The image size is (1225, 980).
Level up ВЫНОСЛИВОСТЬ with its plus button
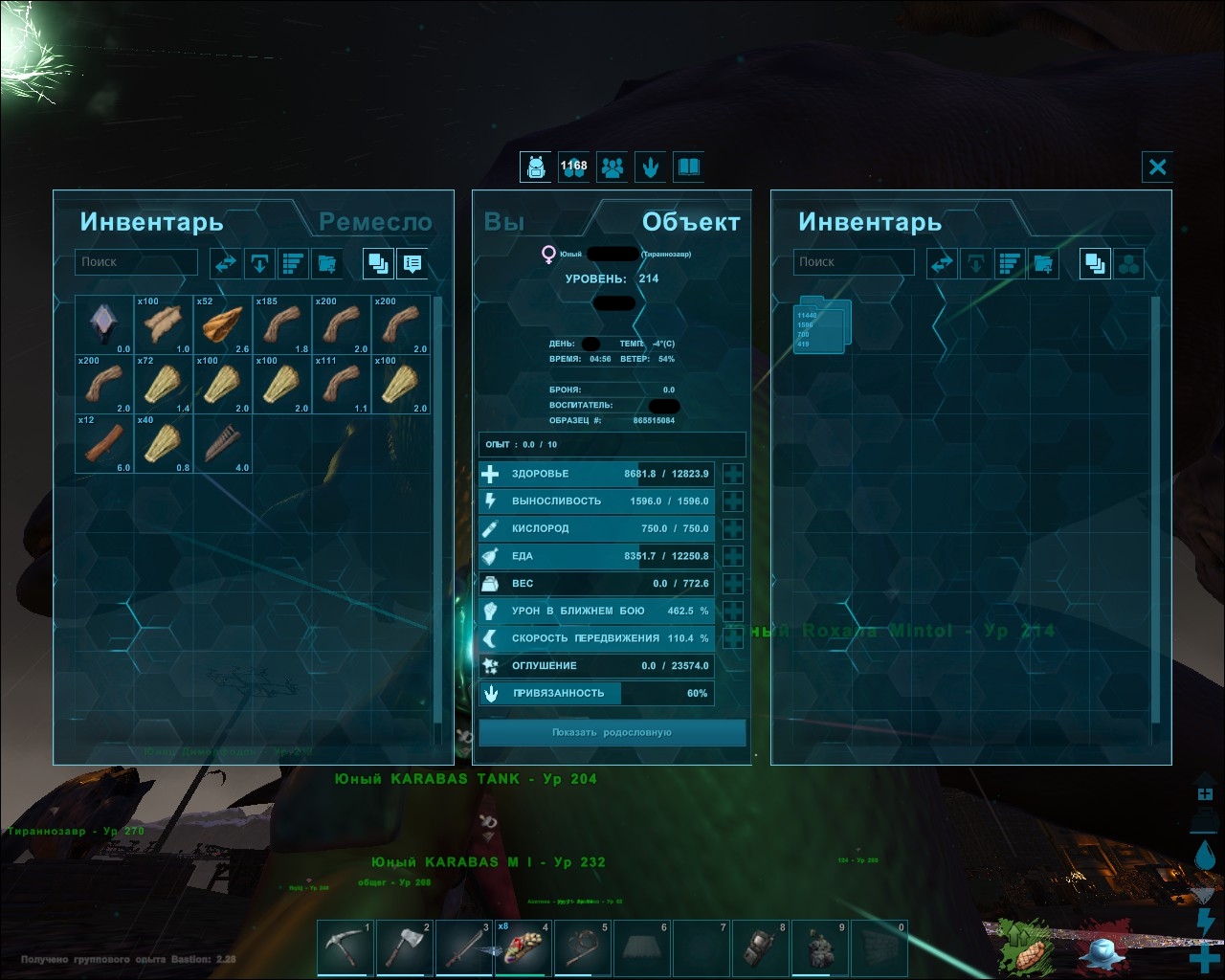click(x=732, y=501)
